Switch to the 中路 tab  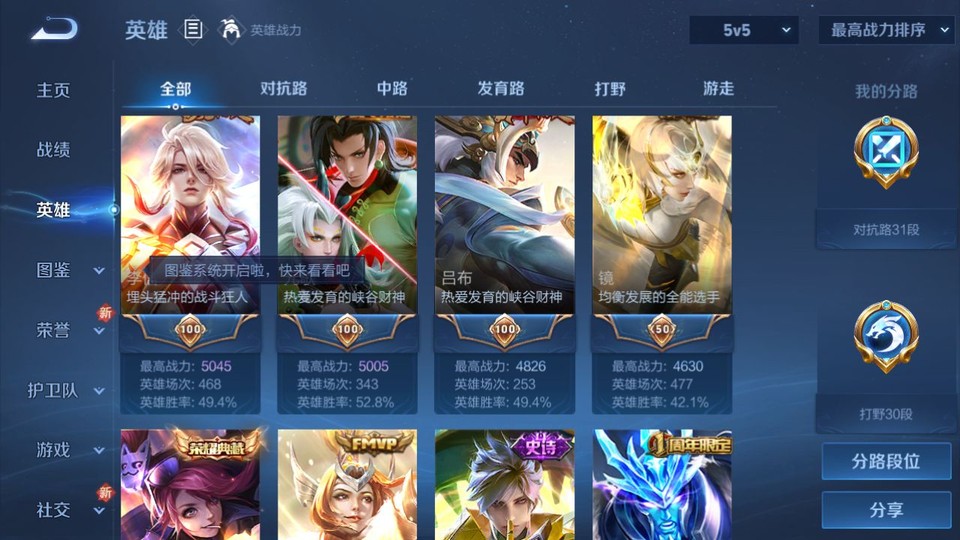(x=392, y=88)
